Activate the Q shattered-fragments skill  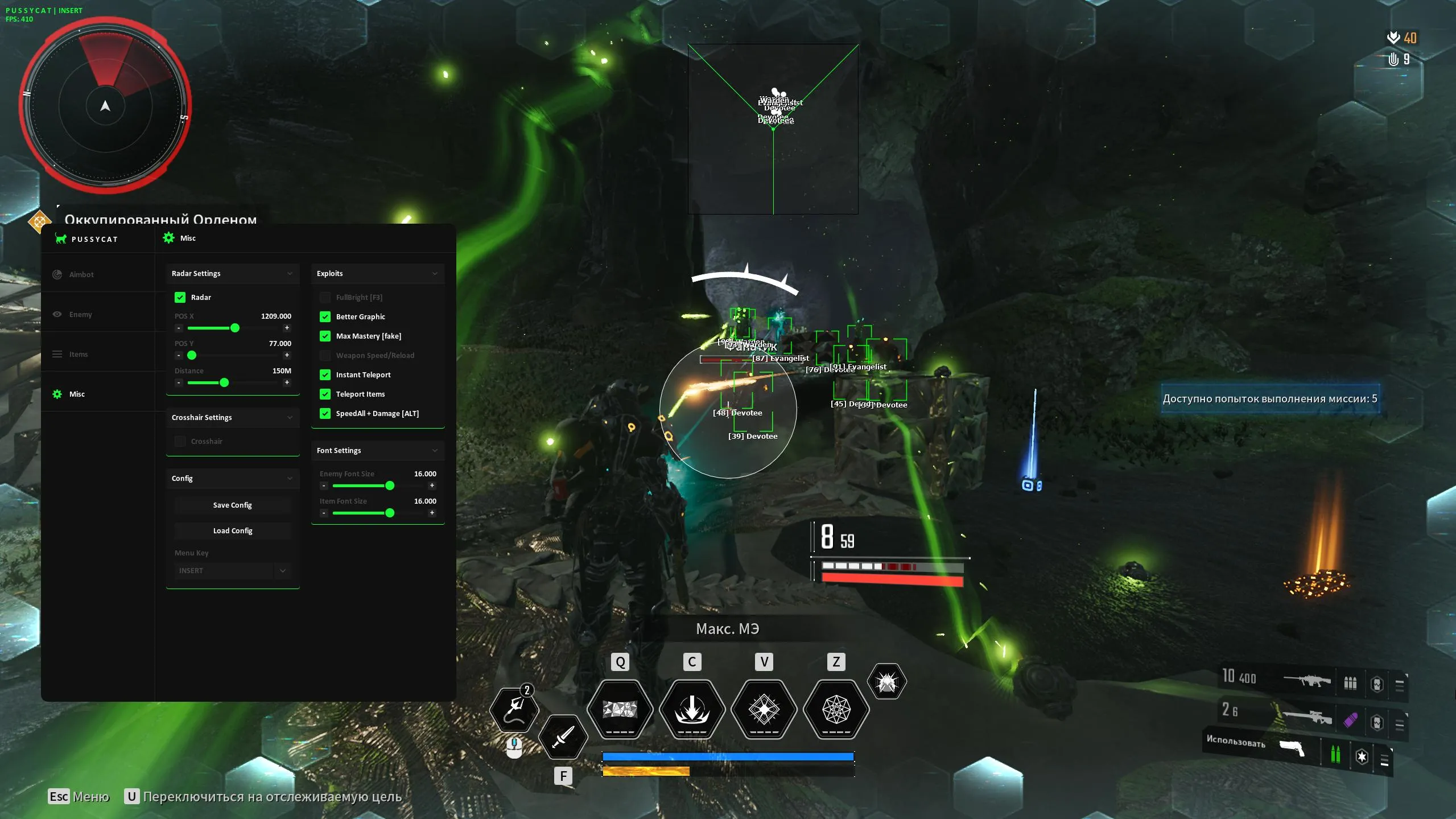click(x=620, y=709)
